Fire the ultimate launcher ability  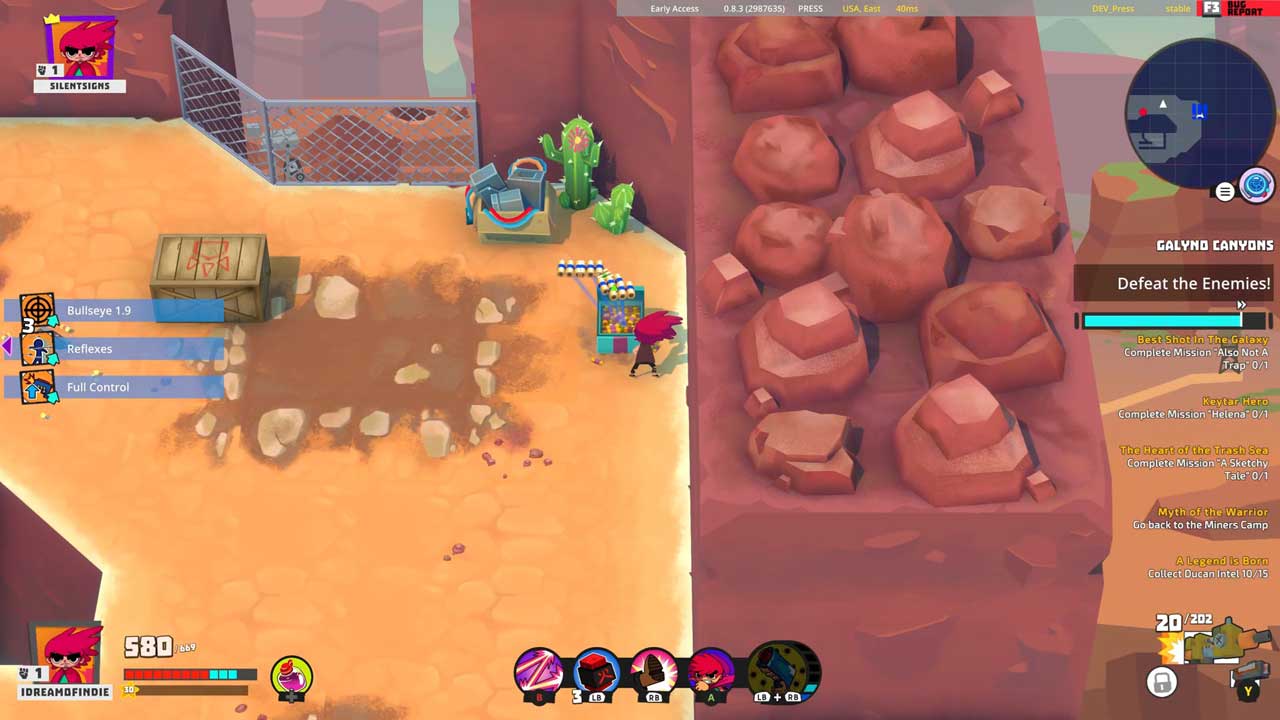[784, 671]
